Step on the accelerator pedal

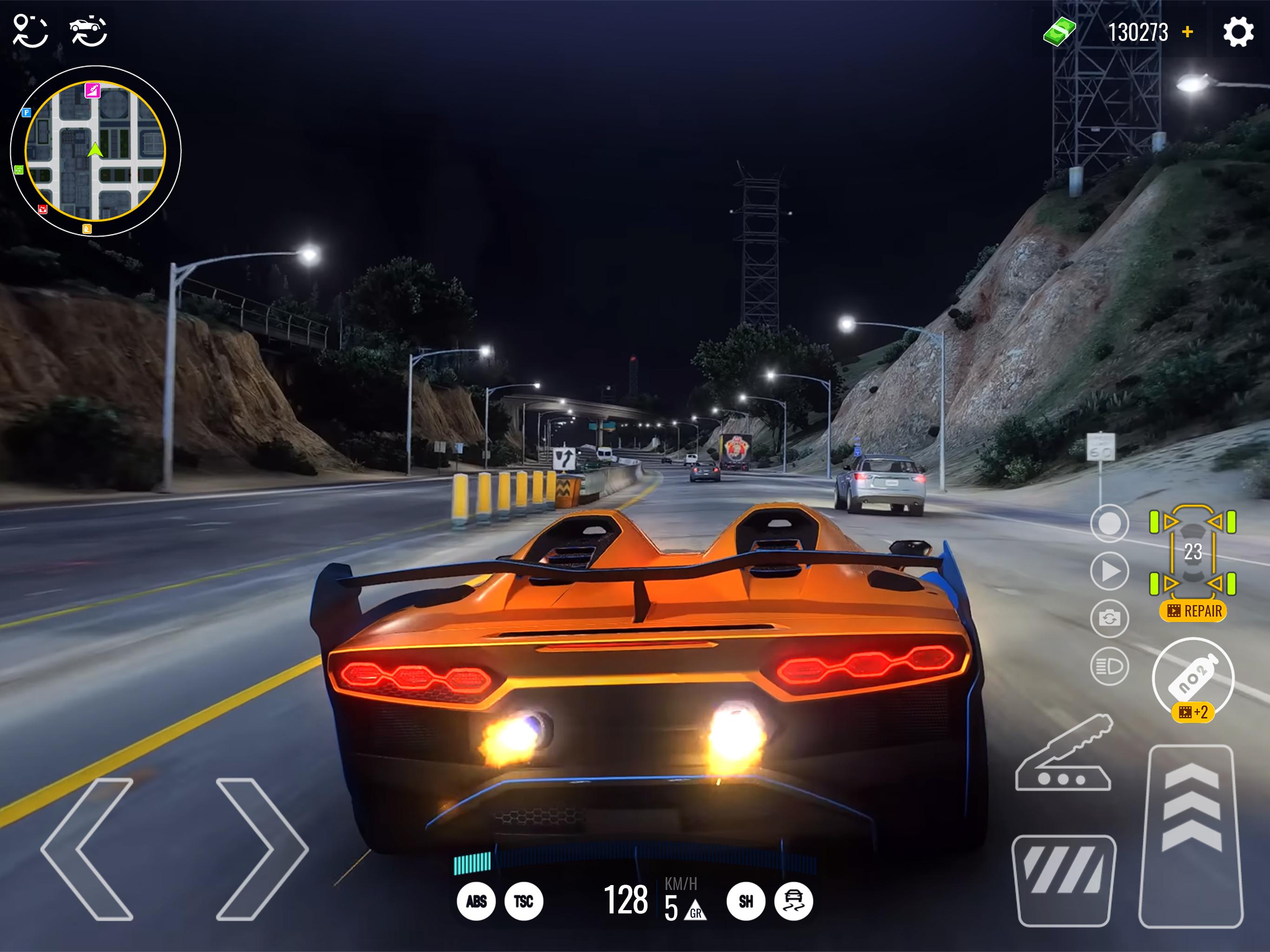pos(1191,835)
